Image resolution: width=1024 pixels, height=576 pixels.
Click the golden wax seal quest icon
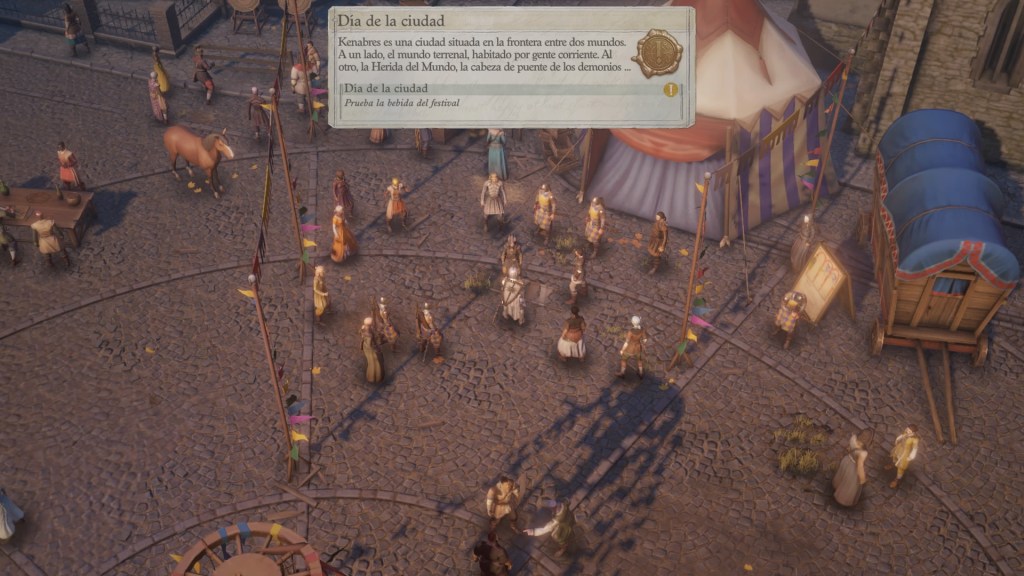pyautogui.click(x=657, y=52)
